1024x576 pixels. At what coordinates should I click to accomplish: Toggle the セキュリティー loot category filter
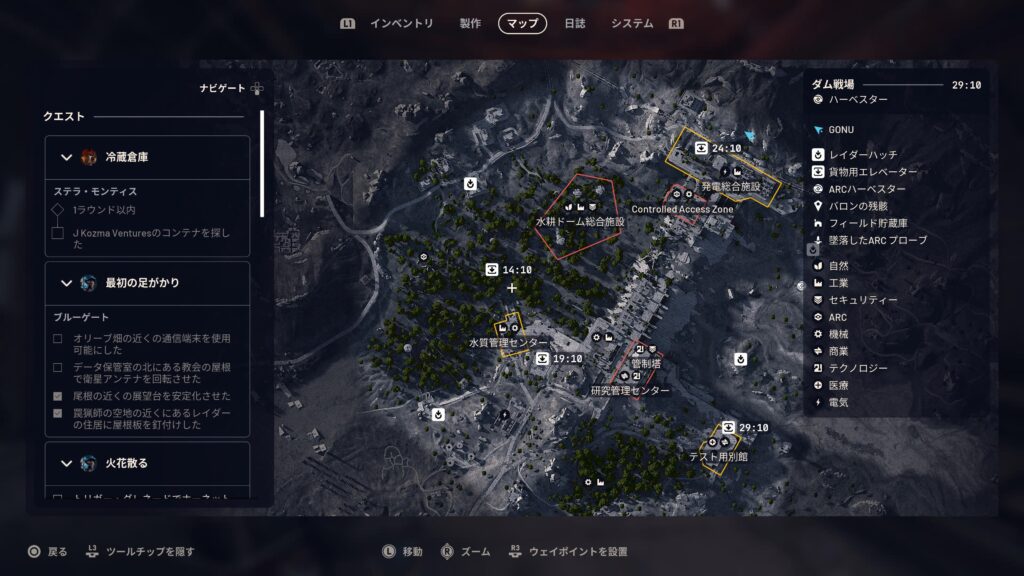pyautogui.click(x=863, y=300)
